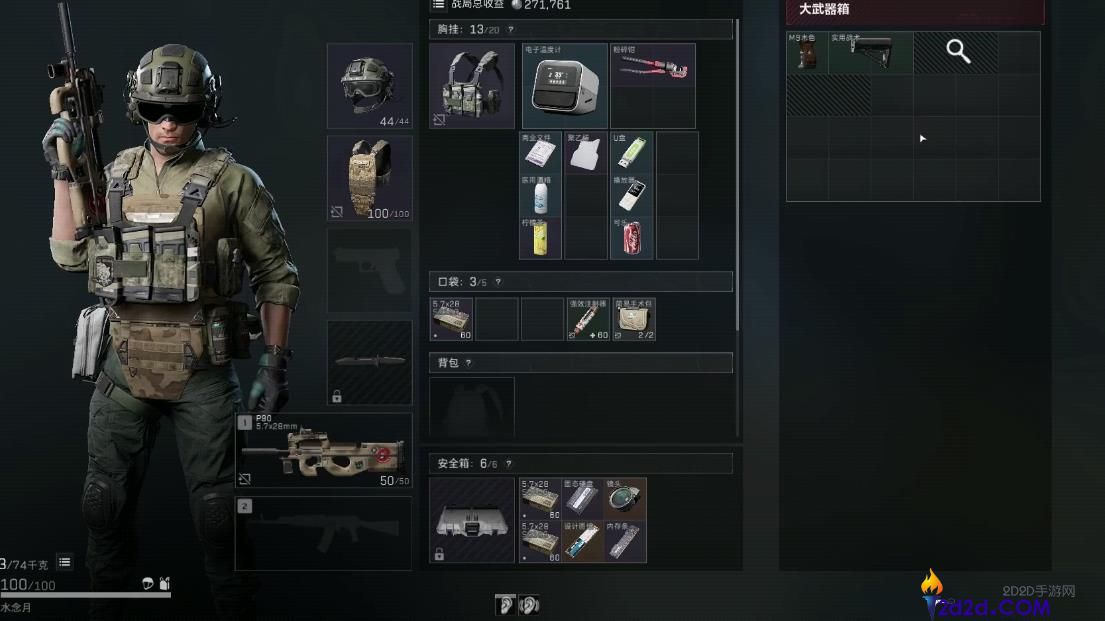1105x621 pixels.
Task: Select the camera lens in safe box
Action: coord(625,498)
